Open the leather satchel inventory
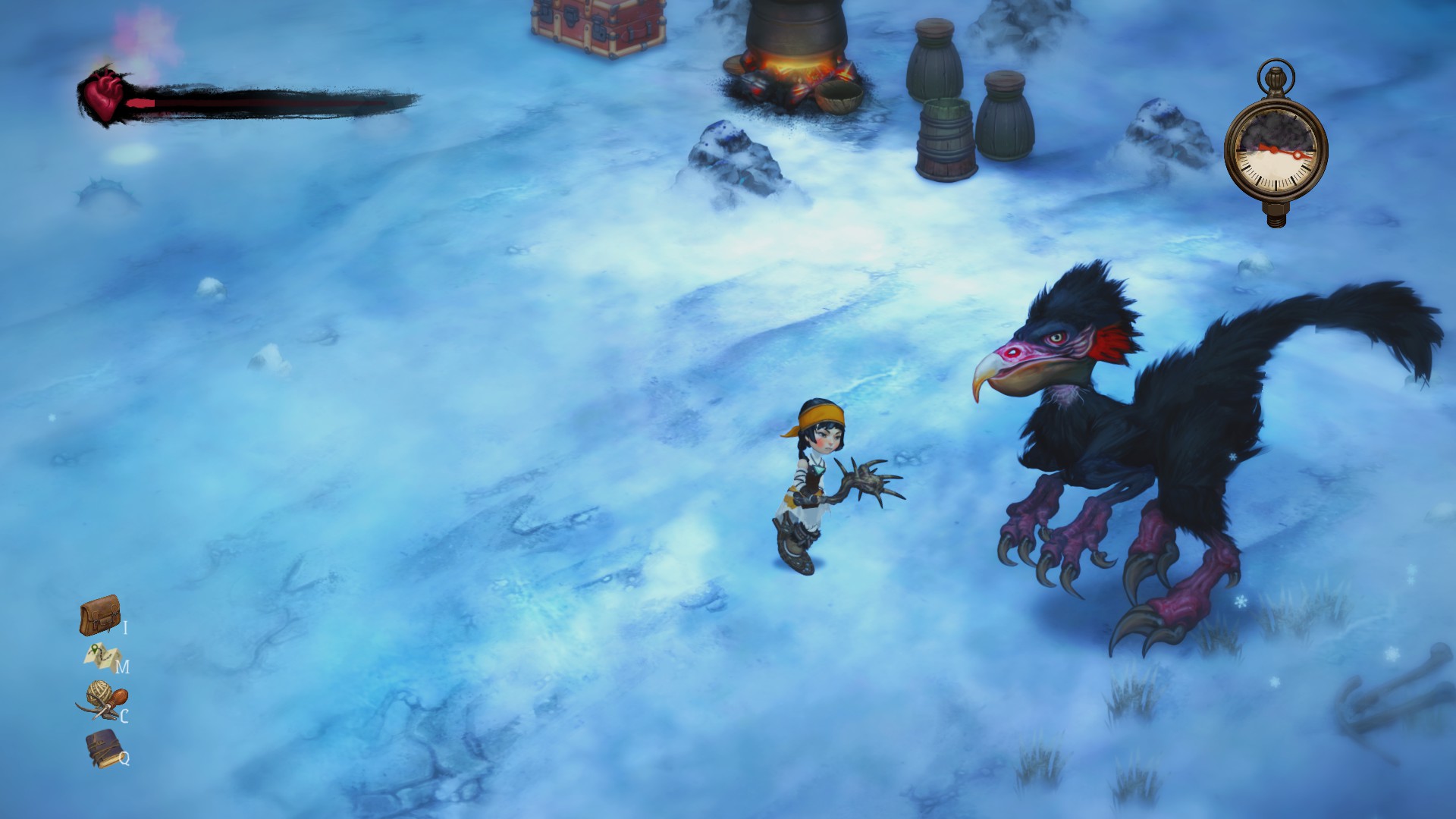Viewport: 1456px width, 819px height. tap(99, 616)
